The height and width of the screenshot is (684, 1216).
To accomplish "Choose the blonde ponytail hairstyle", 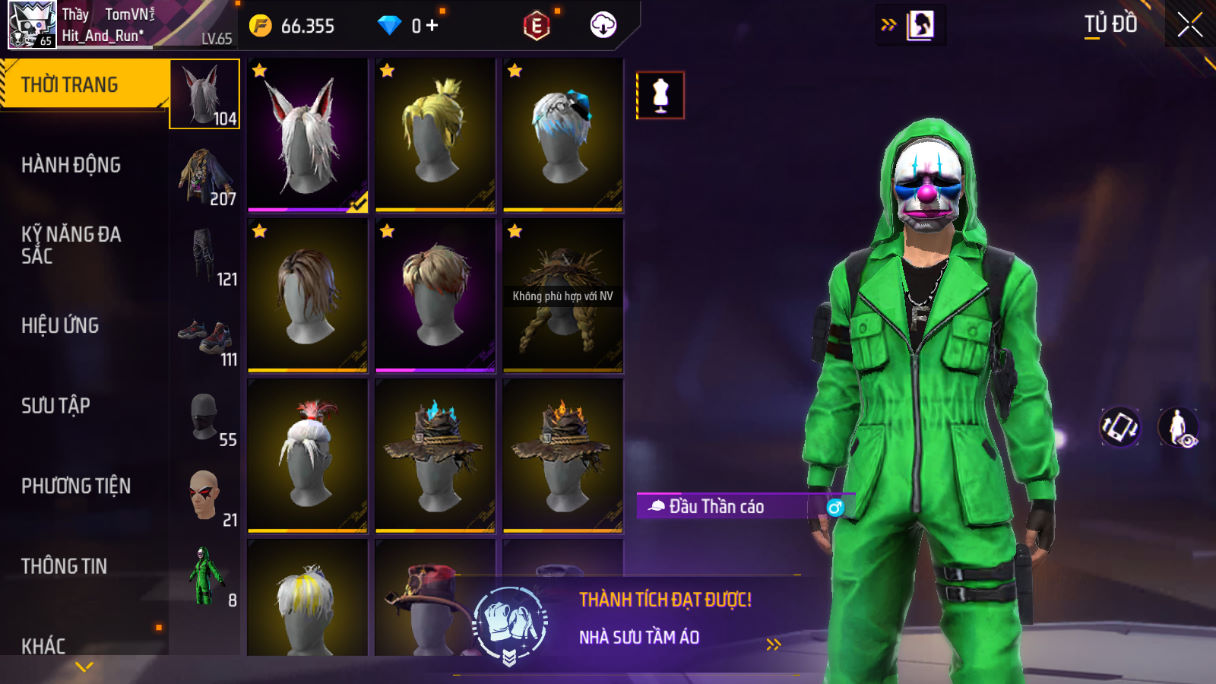I will point(435,135).
